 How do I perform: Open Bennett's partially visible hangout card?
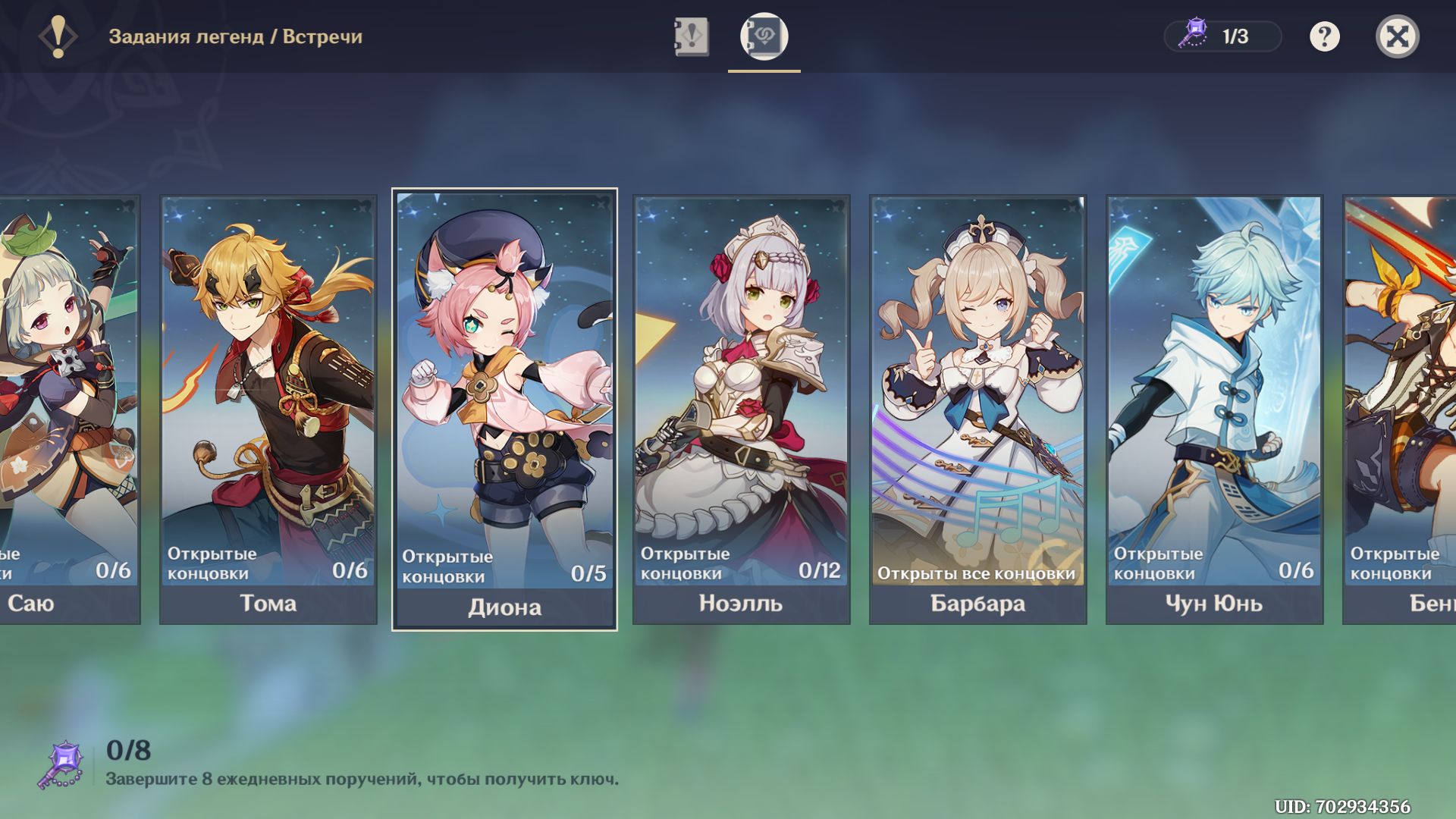click(1400, 409)
